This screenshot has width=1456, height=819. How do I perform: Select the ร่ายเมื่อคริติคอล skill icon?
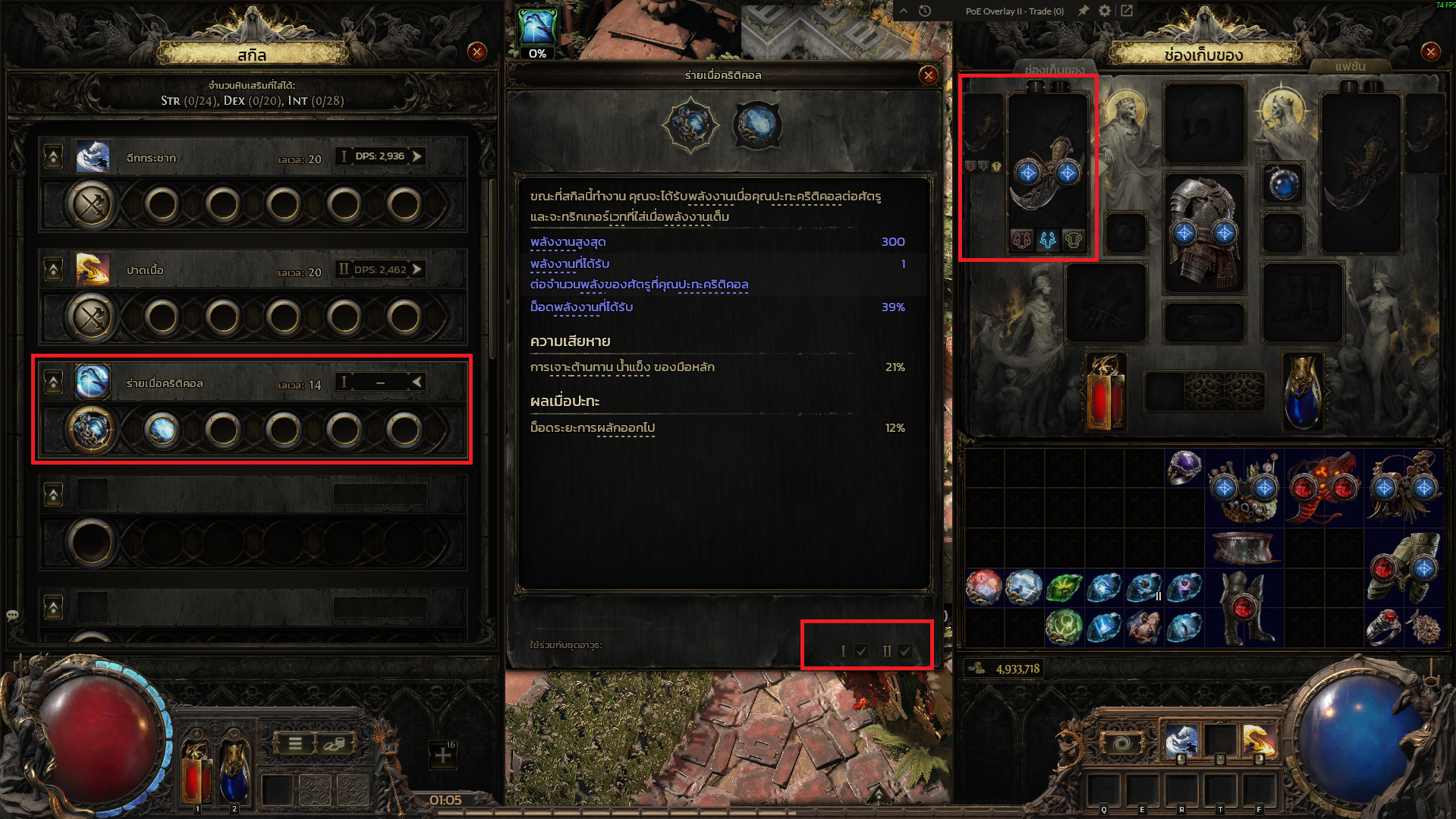(93, 382)
